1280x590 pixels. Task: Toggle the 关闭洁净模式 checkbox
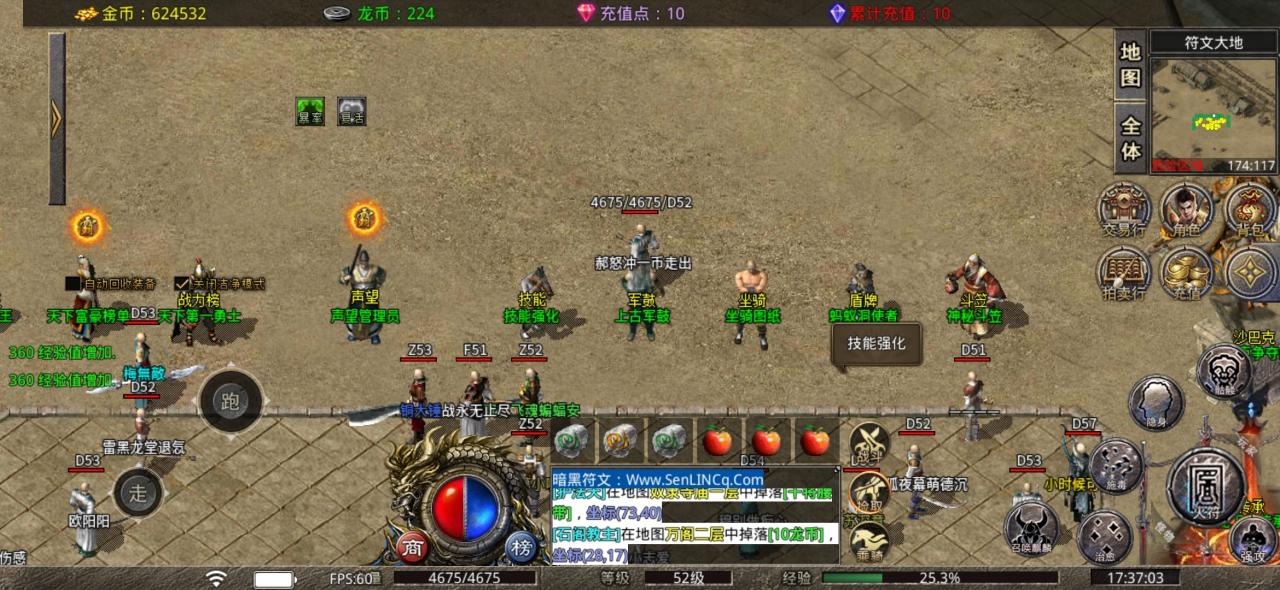182,284
